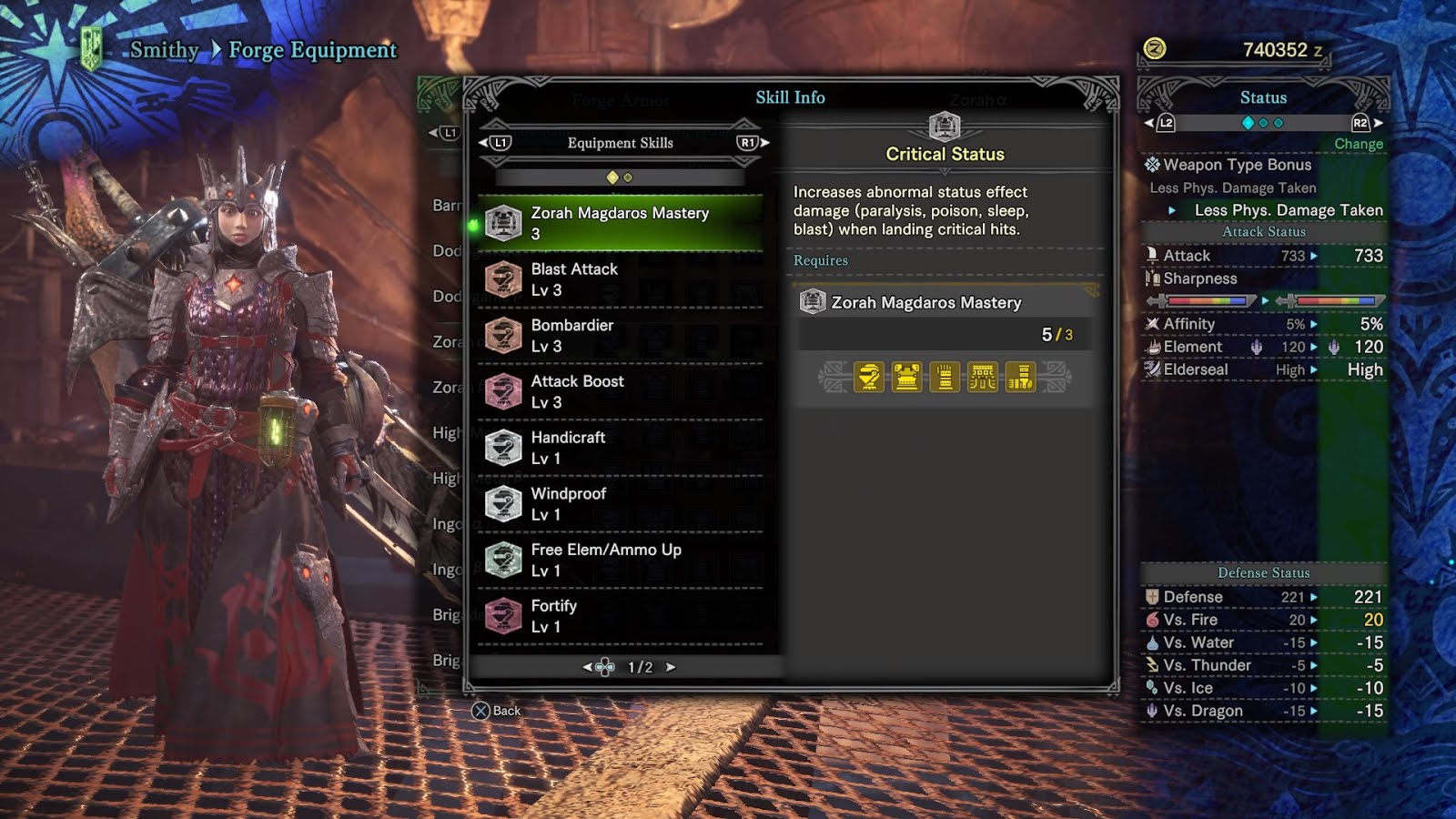This screenshot has width=1456, height=819.
Task: Select the highlighted diamond on the Status page indicator
Action: point(1248,122)
